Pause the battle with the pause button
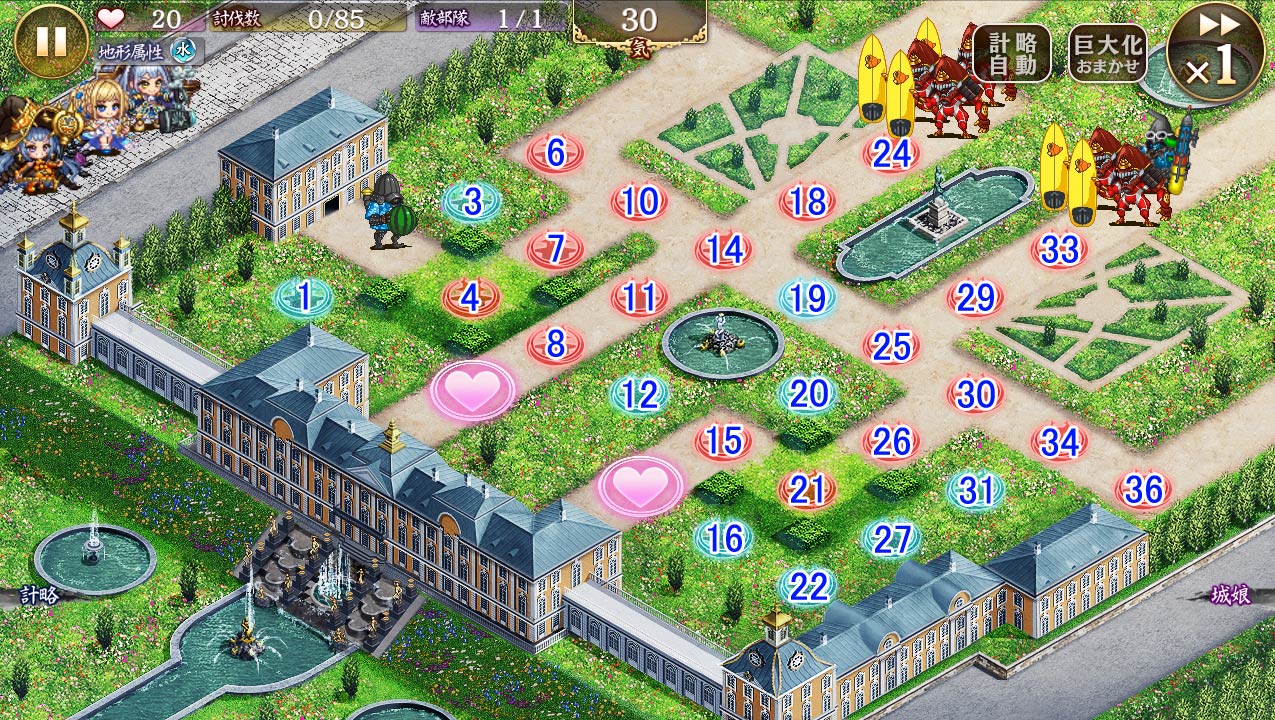Viewport: 1275px width, 720px height. pyautogui.click(x=51, y=42)
